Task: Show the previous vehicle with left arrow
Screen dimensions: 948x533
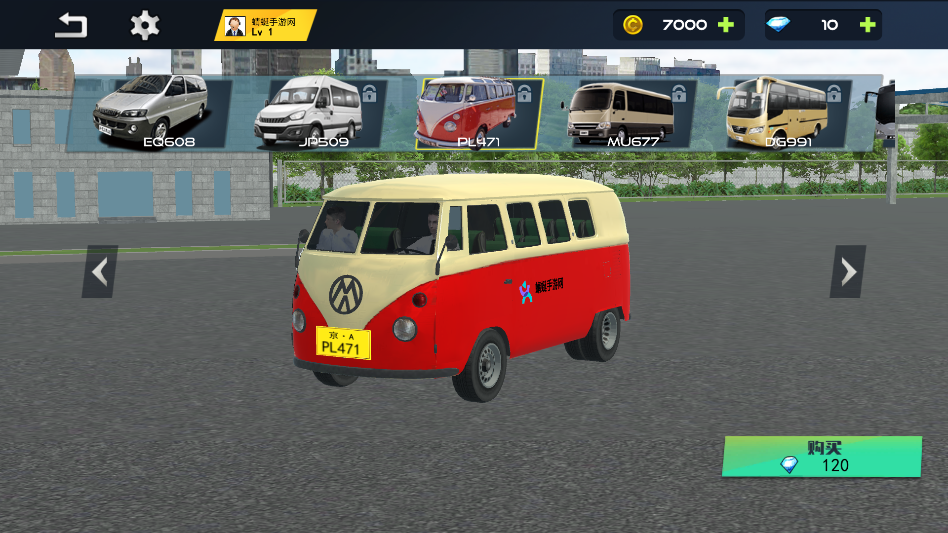Action: (100, 271)
